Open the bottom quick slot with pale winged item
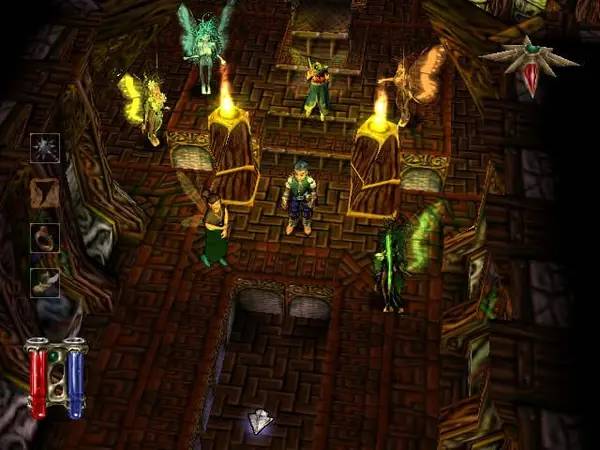This screenshot has width=600, height=450. (45, 282)
